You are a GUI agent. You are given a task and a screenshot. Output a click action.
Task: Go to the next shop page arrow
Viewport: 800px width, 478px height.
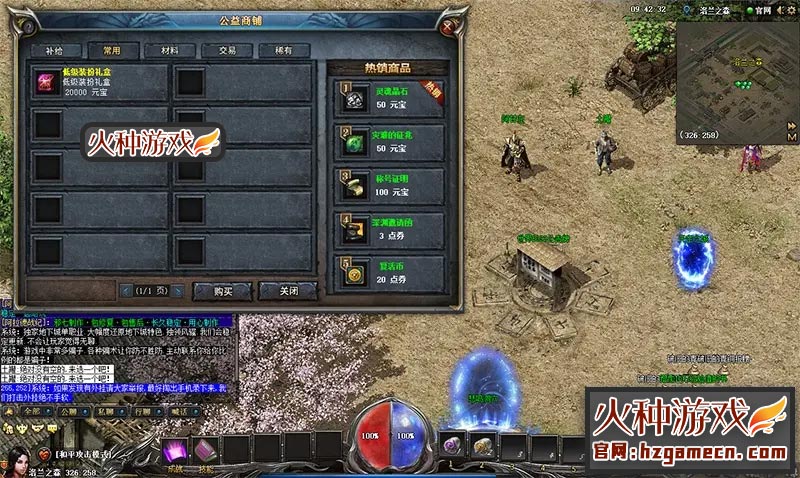pos(177,291)
